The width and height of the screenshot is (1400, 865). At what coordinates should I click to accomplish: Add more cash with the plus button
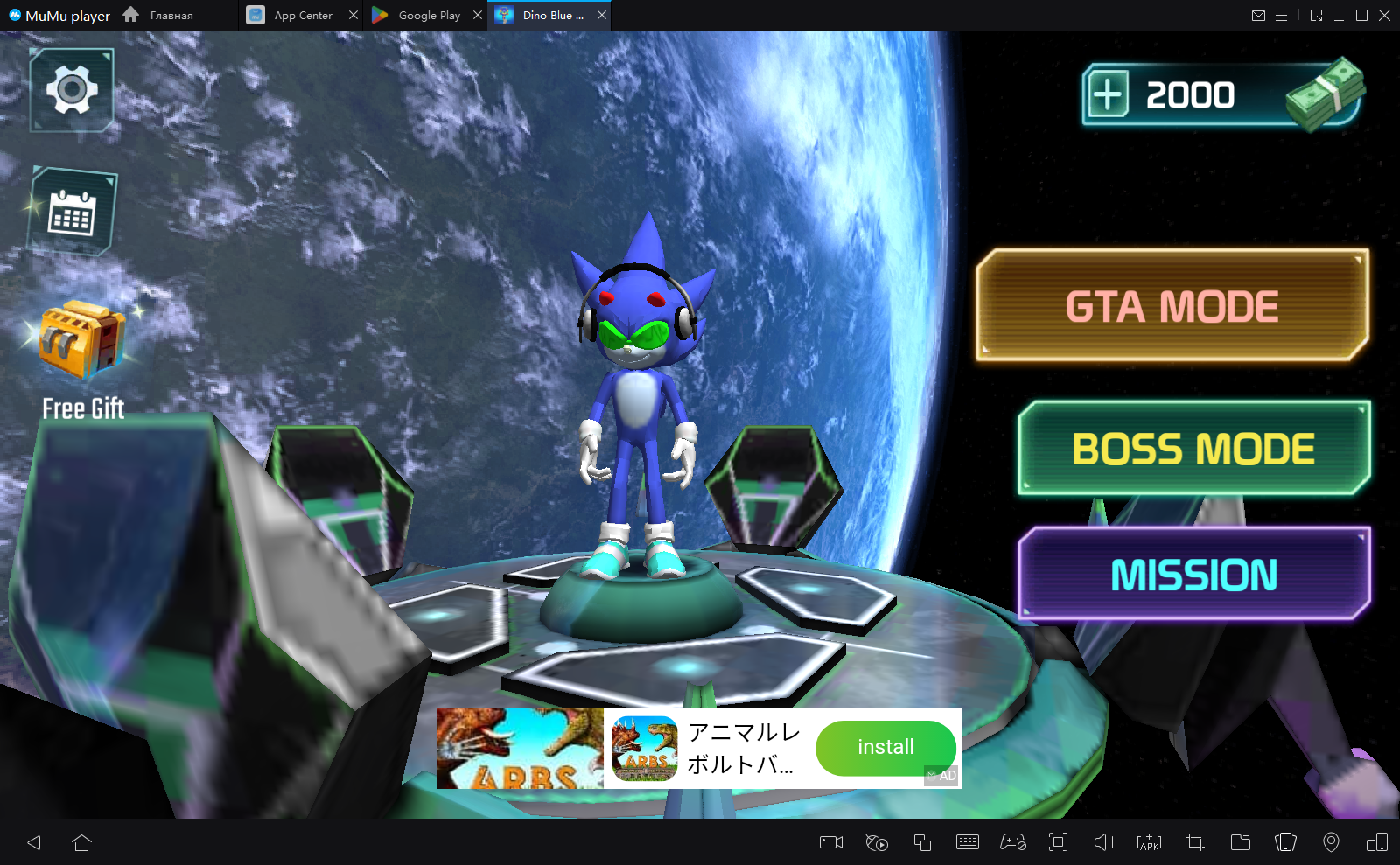click(x=1108, y=94)
